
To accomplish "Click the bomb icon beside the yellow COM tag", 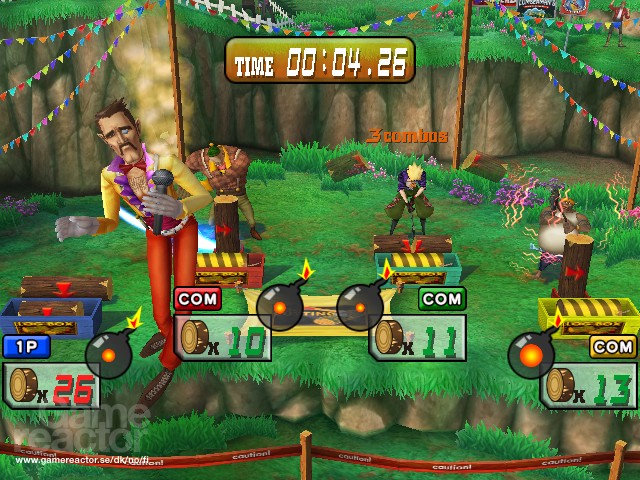I will (531, 351).
